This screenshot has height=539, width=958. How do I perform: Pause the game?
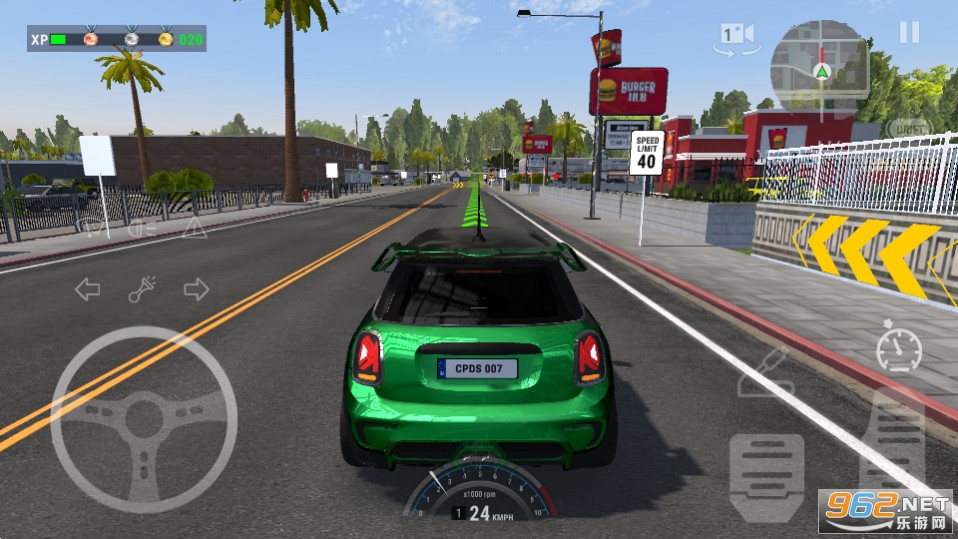coord(908,32)
